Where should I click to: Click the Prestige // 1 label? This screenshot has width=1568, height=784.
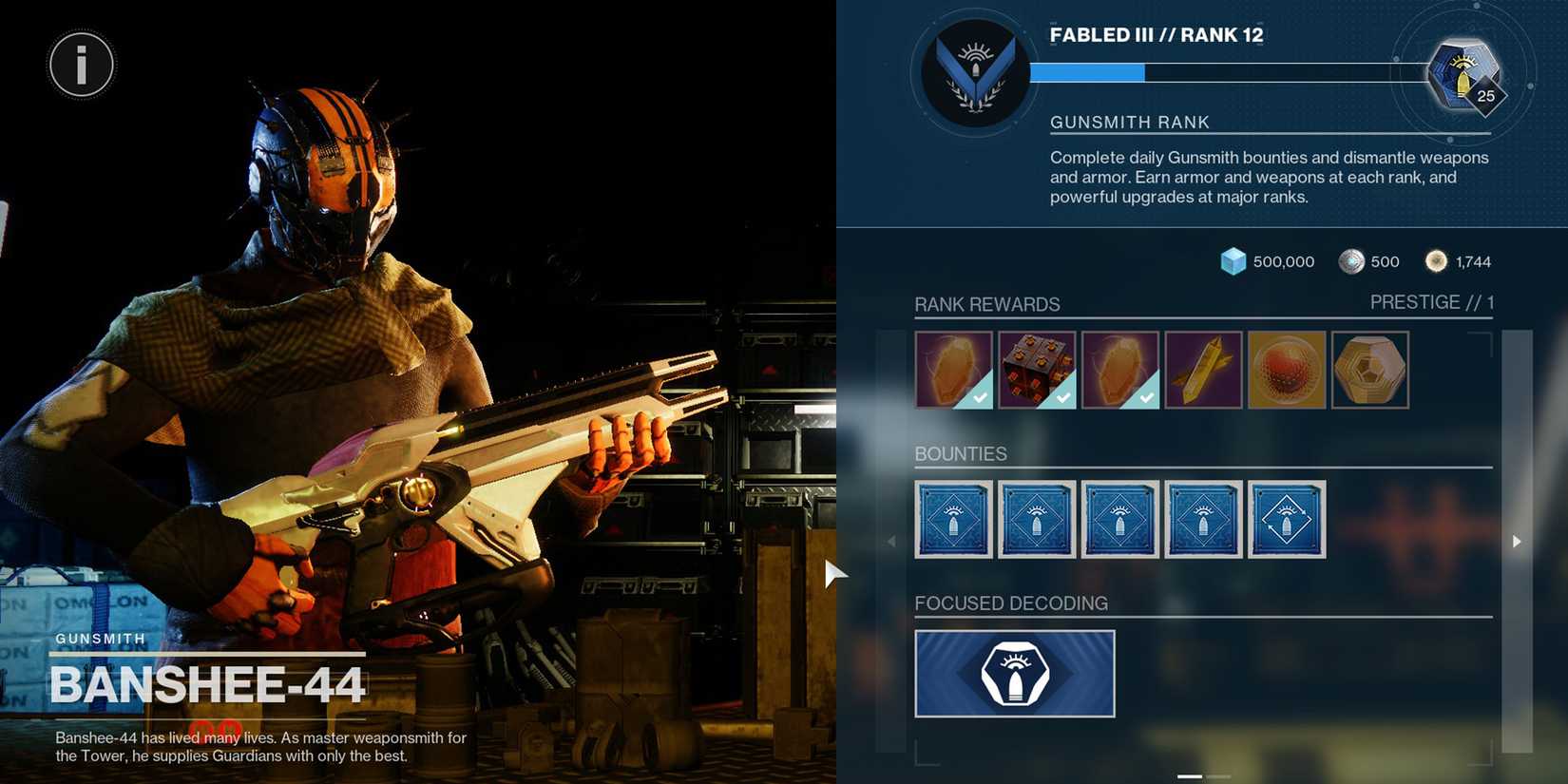tap(1432, 301)
